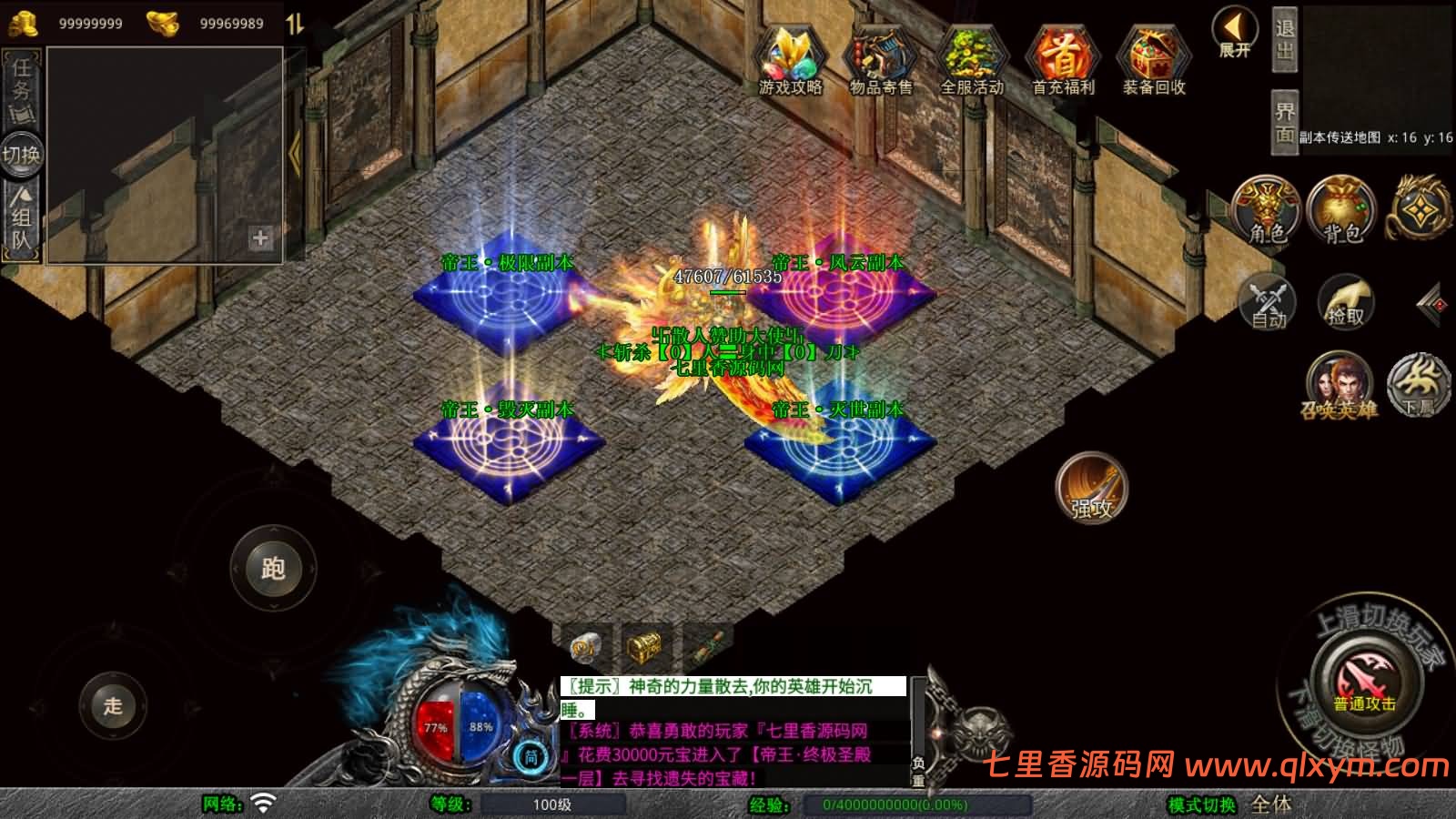This screenshot has height=819, width=1456.
Task: Open the 物品寄售 consignment icon
Action: (x=879, y=55)
